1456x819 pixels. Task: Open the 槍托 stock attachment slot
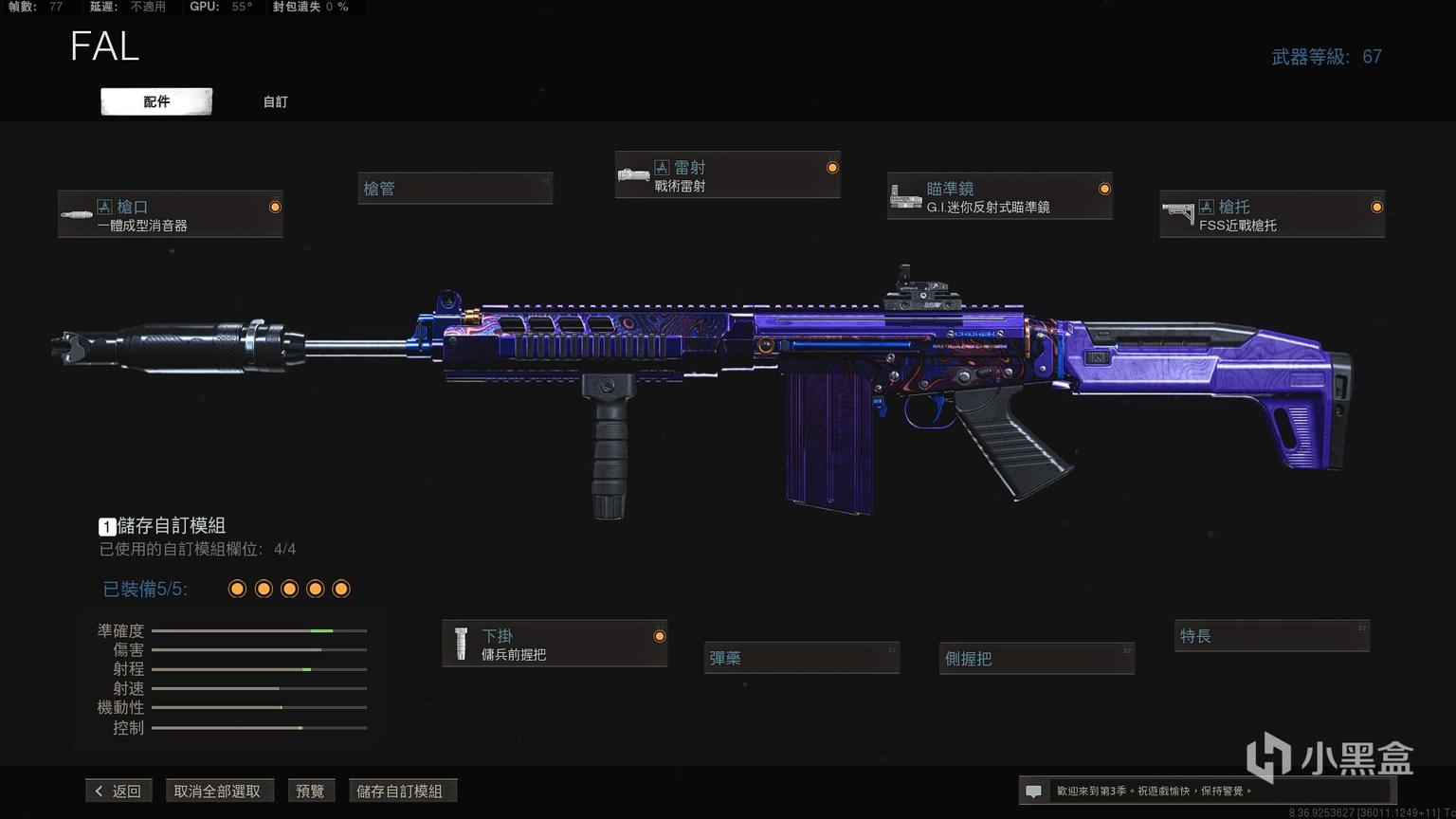click(x=1271, y=214)
